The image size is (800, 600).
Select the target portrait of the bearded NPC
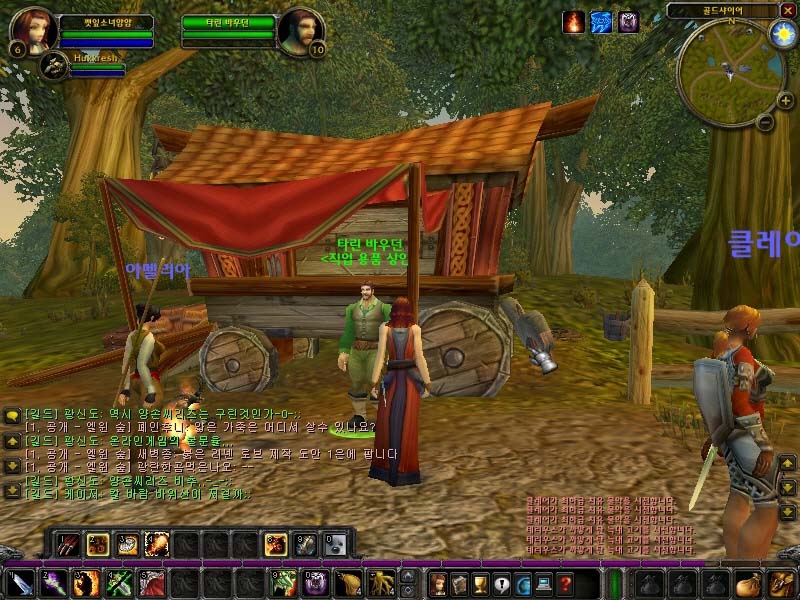tap(300, 32)
